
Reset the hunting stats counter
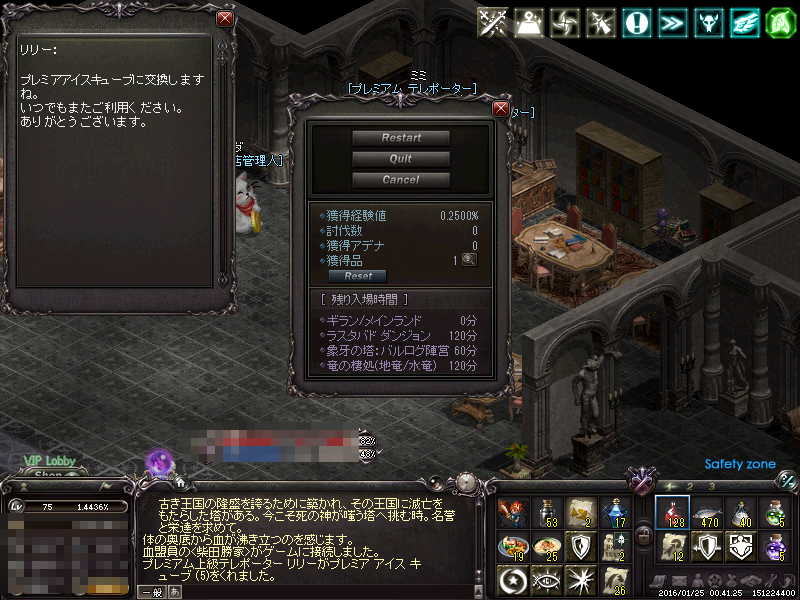coord(358,276)
